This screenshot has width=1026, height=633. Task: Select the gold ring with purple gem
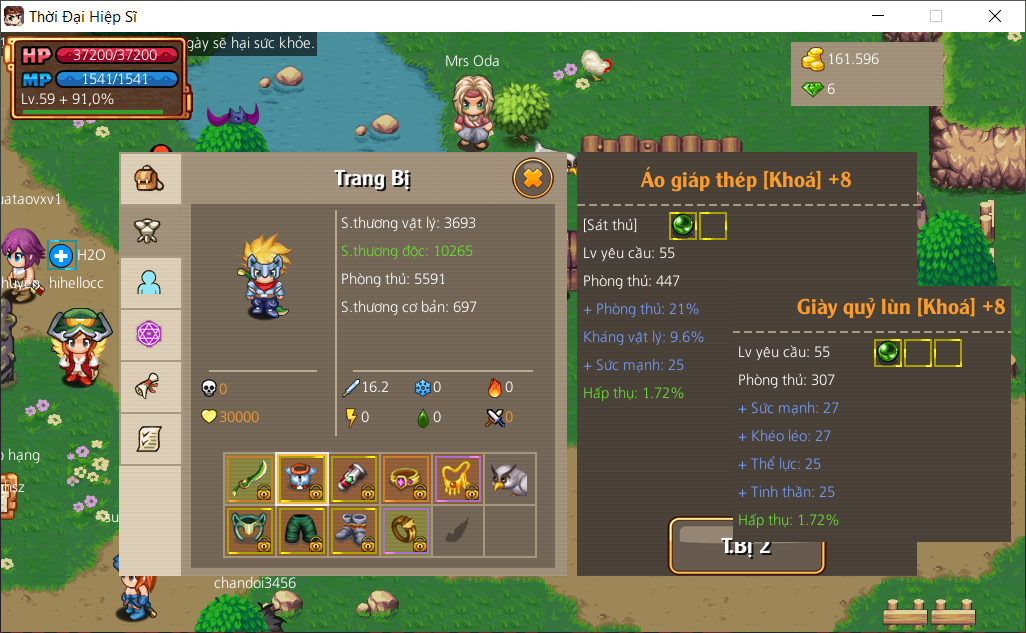pyautogui.click(x=406, y=479)
